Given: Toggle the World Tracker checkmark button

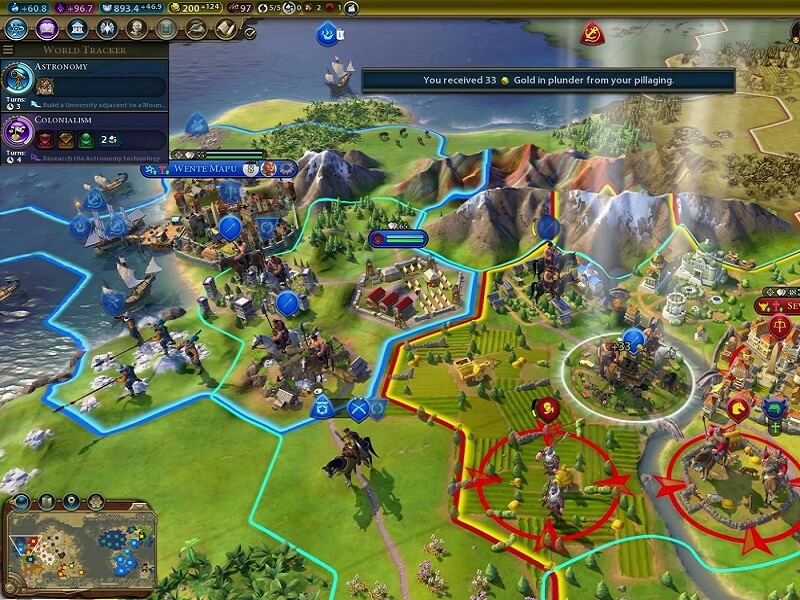Looking at the screenshot, I should (x=249, y=32).
